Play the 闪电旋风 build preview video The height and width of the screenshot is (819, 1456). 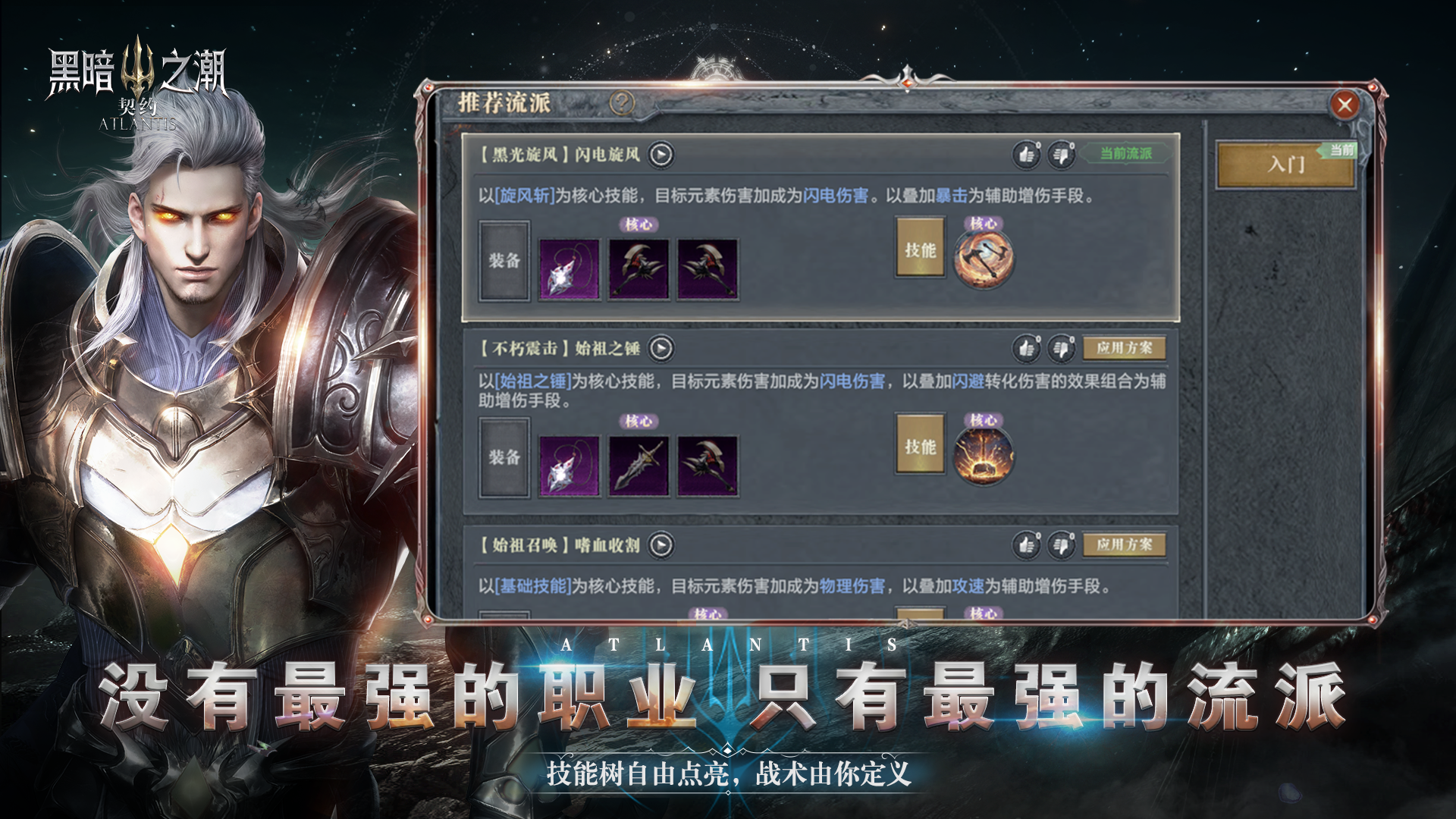click(x=661, y=153)
